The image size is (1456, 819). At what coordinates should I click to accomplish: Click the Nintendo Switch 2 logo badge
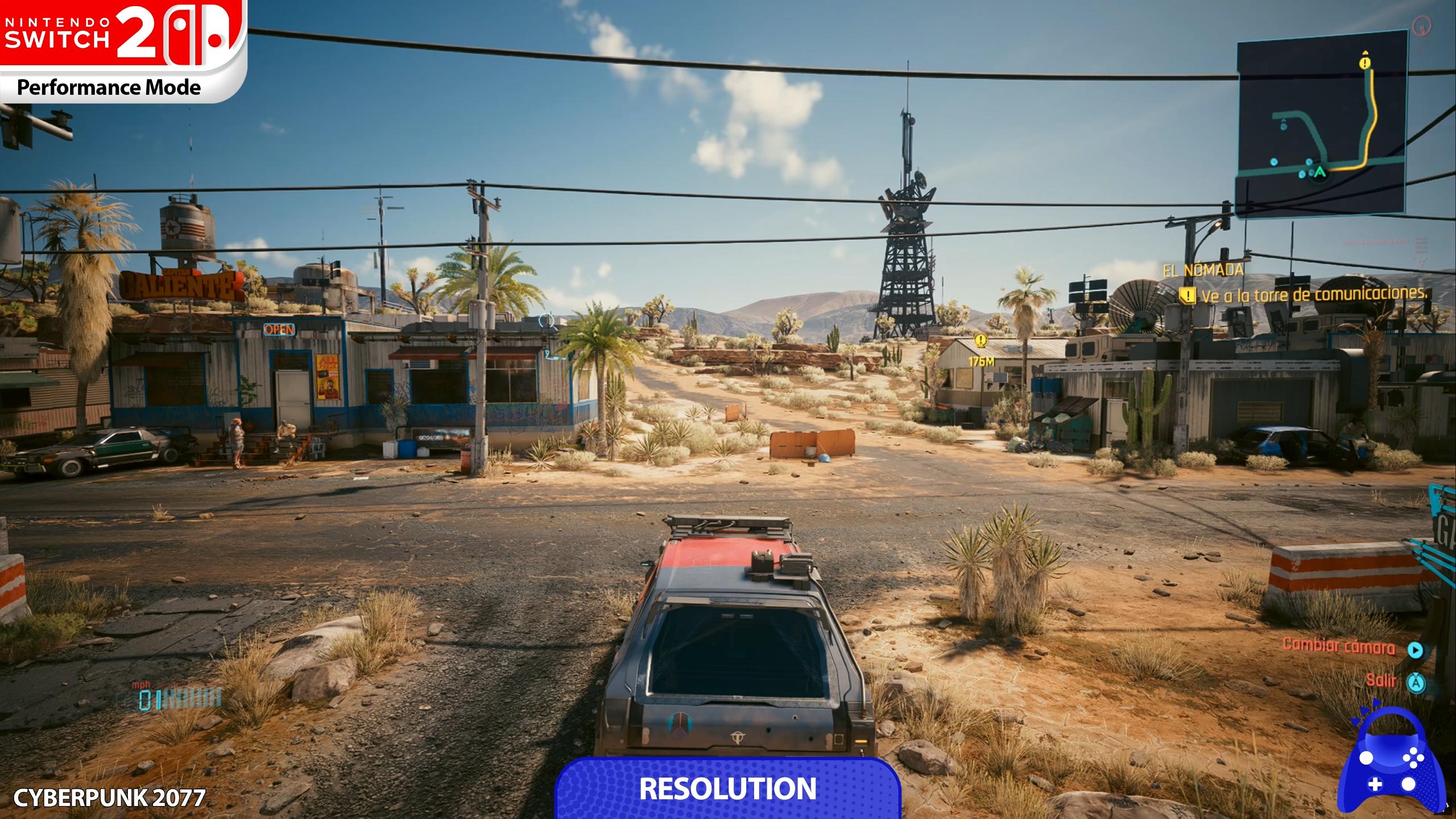coord(123,51)
